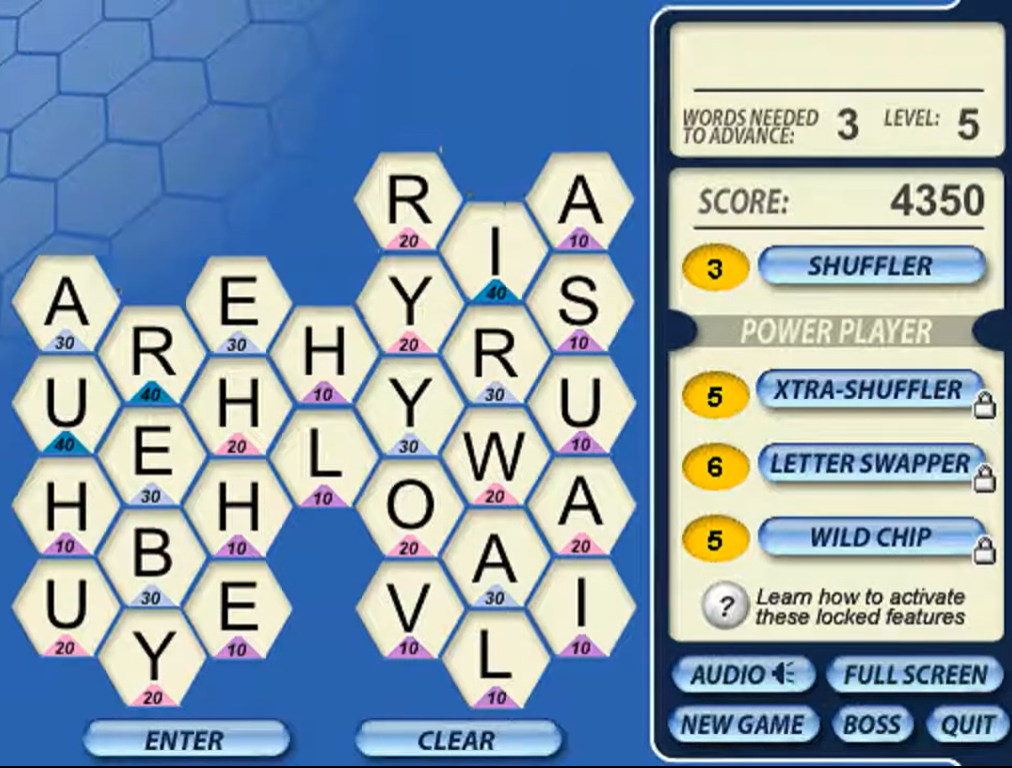Screen dimensions: 1012x768
Task: Switch to Full Screen mode
Action: [x=915, y=675]
